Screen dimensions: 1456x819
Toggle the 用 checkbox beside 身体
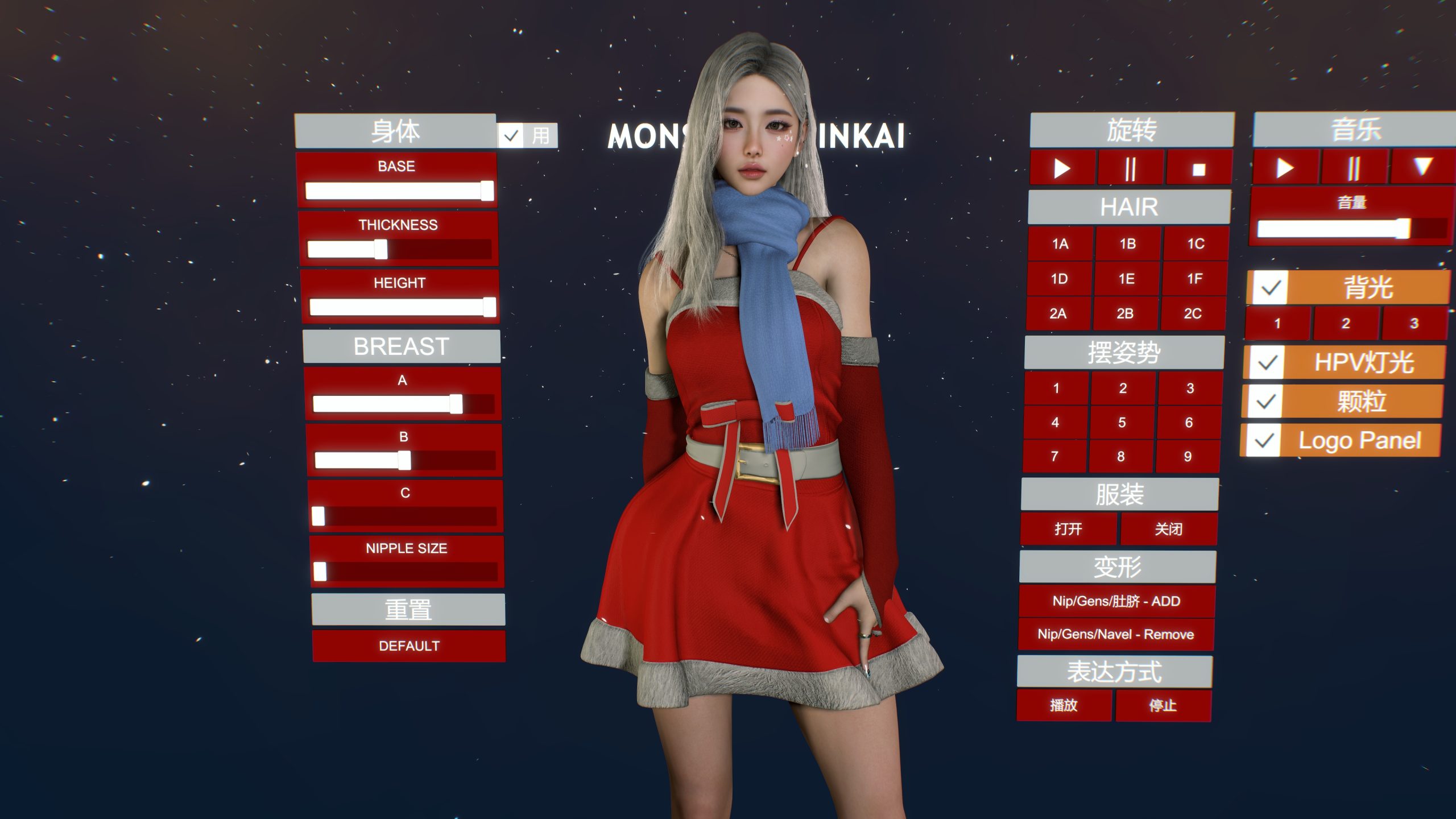511,136
